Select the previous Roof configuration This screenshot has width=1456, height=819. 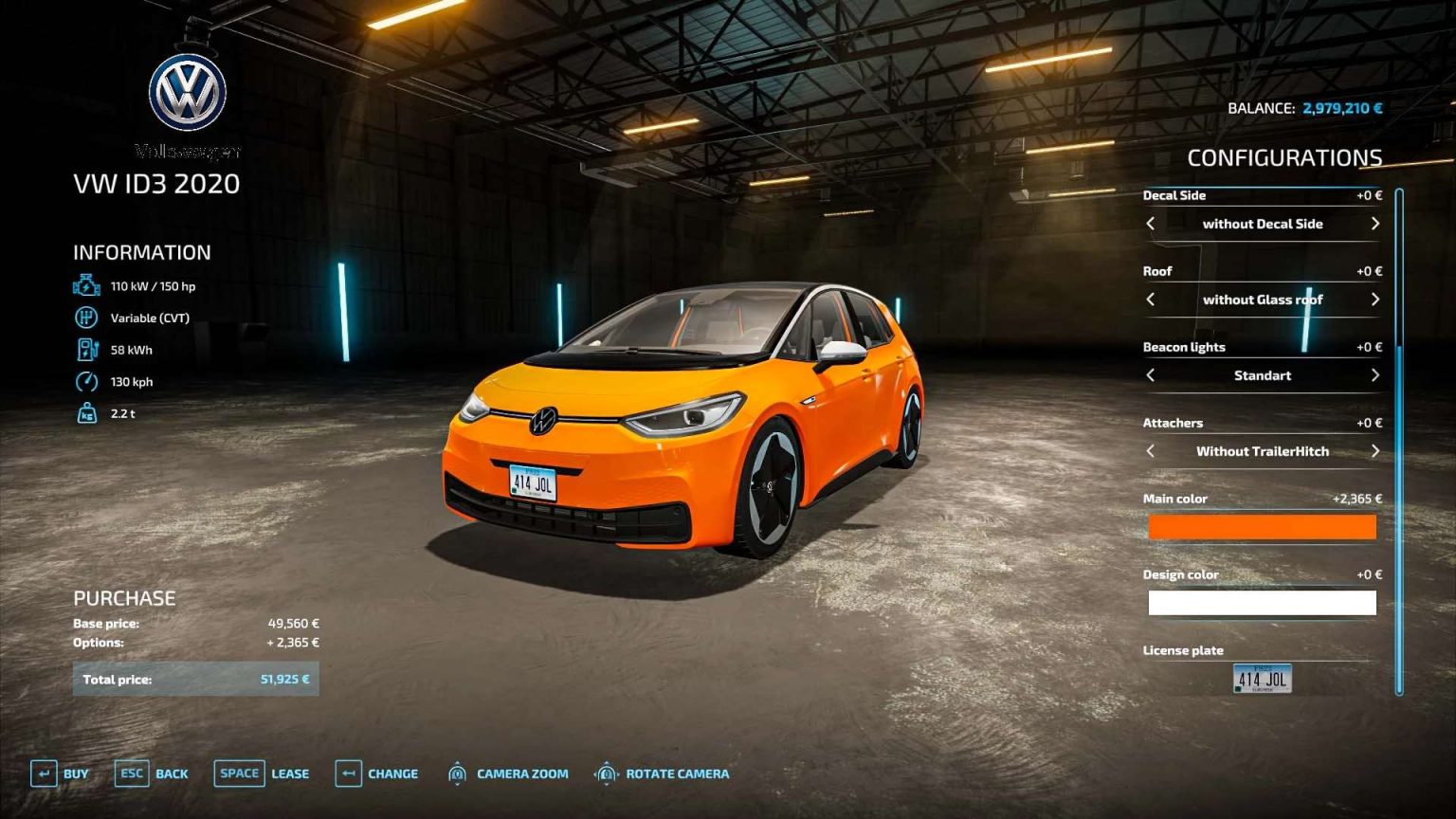tap(1152, 300)
